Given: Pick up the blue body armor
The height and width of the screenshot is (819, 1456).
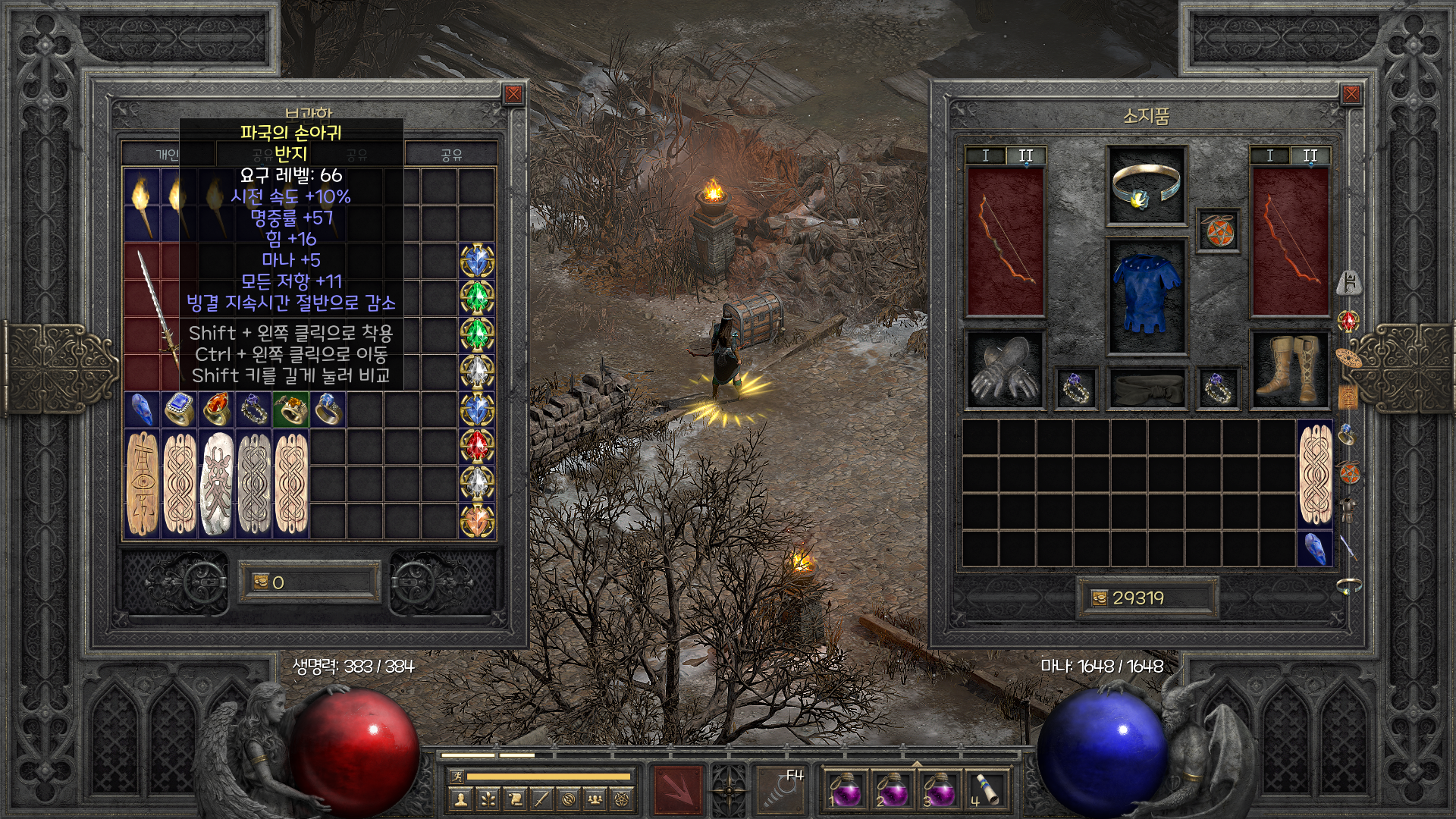Looking at the screenshot, I should (x=1146, y=296).
